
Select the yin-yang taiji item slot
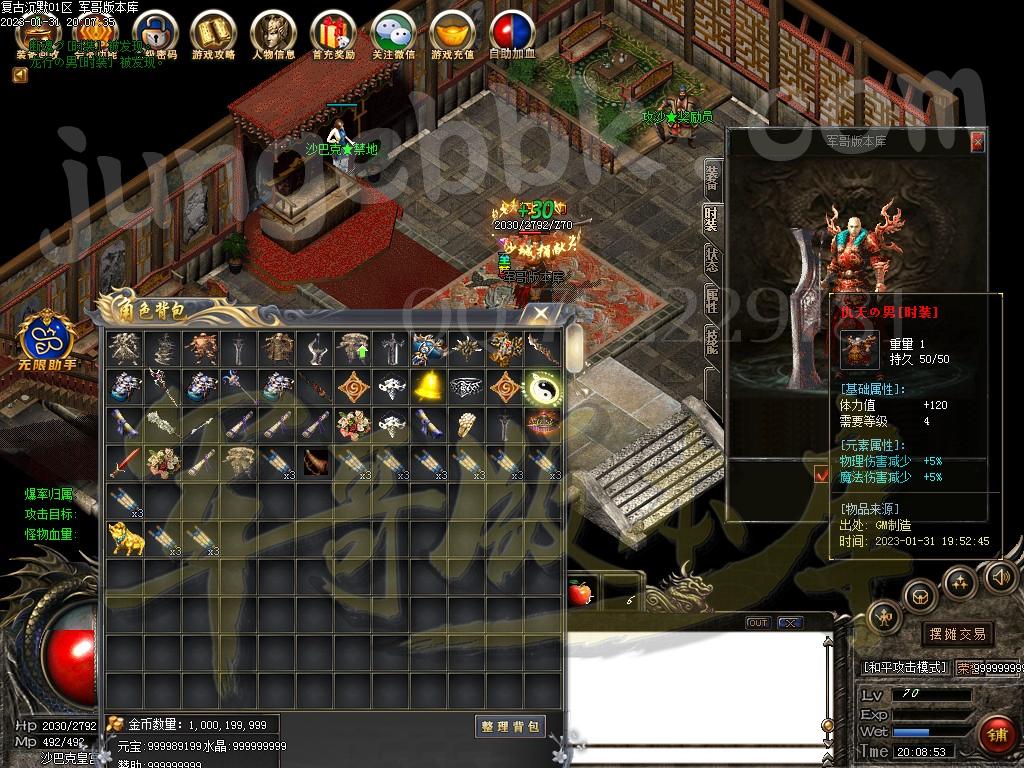point(542,385)
